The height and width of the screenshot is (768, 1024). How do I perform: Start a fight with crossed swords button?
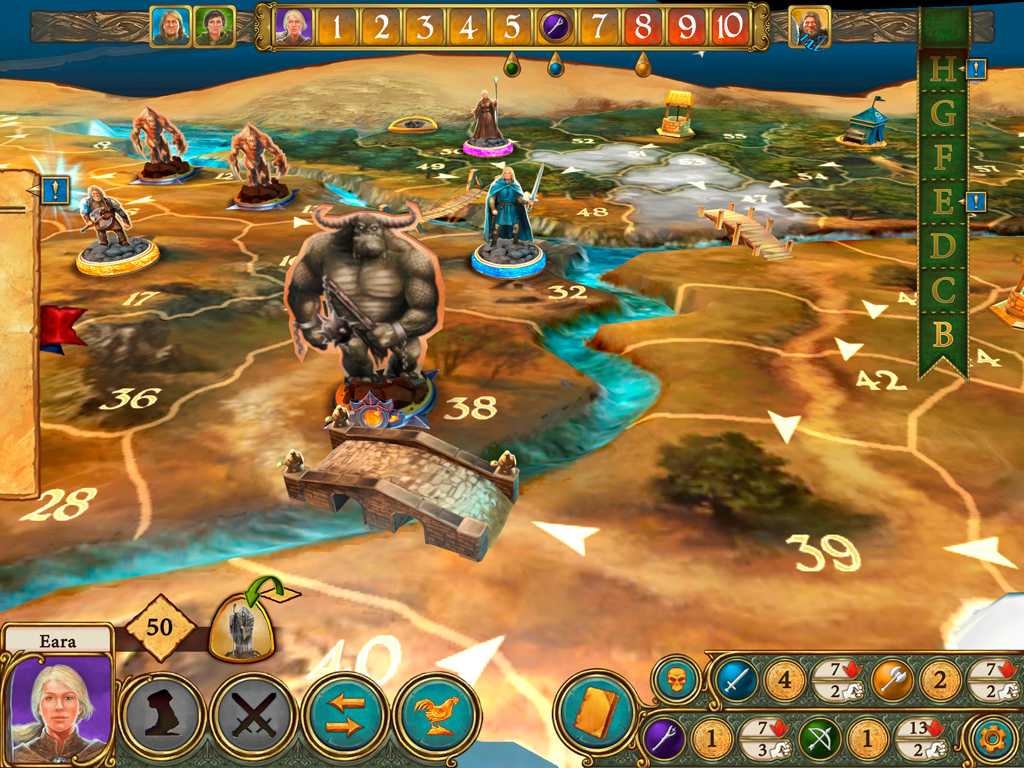click(x=252, y=716)
